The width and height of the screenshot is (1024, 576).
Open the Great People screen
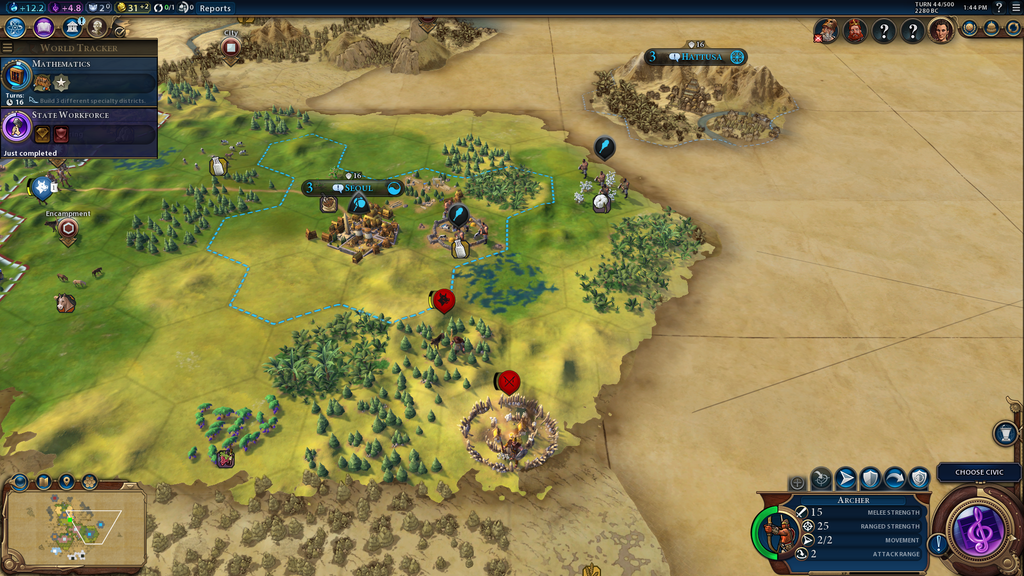tap(96, 28)
